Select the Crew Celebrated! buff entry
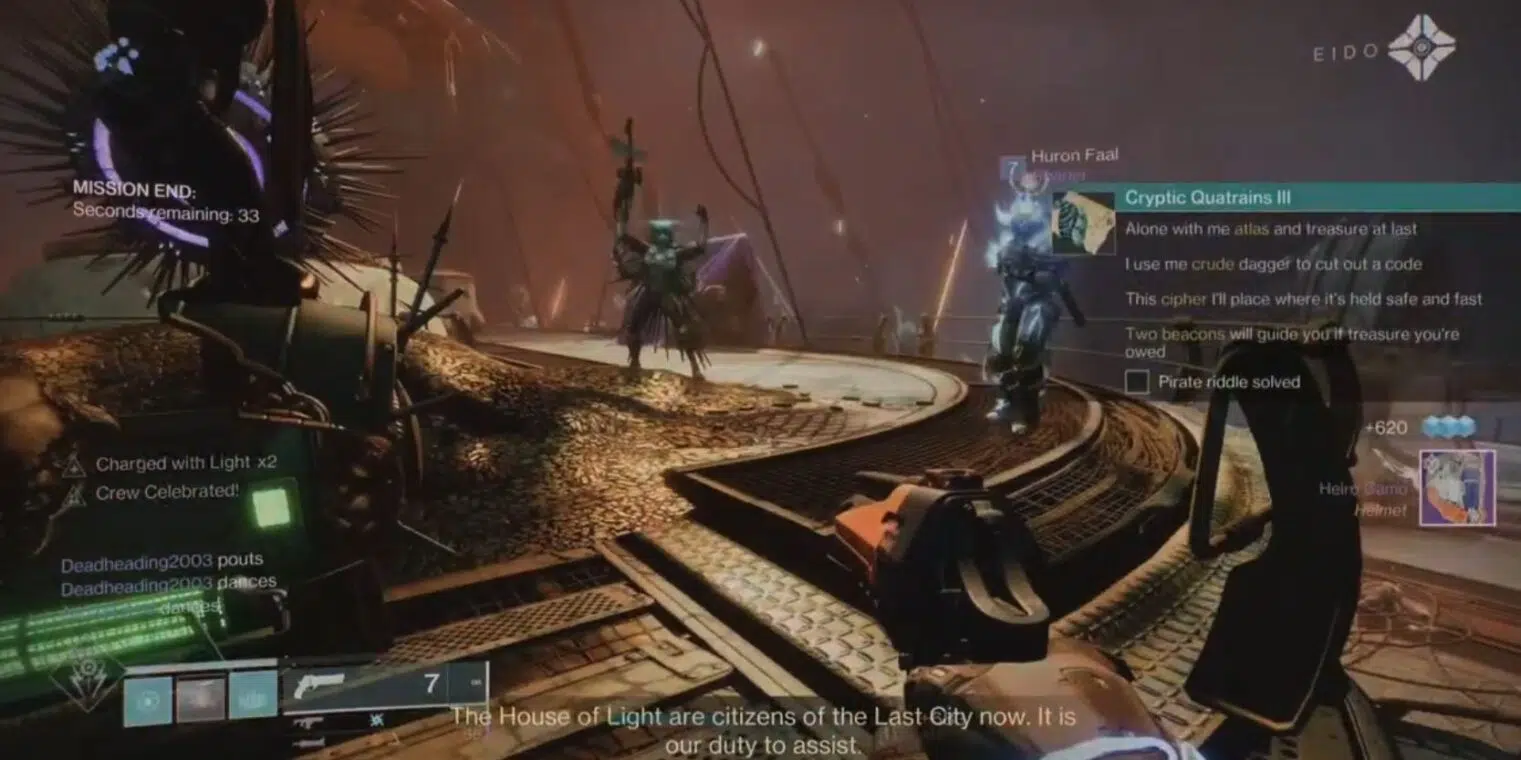Image resolution: width=1521 pixels, height=760 pixels. pyautogui.click(x=167, y=492)
